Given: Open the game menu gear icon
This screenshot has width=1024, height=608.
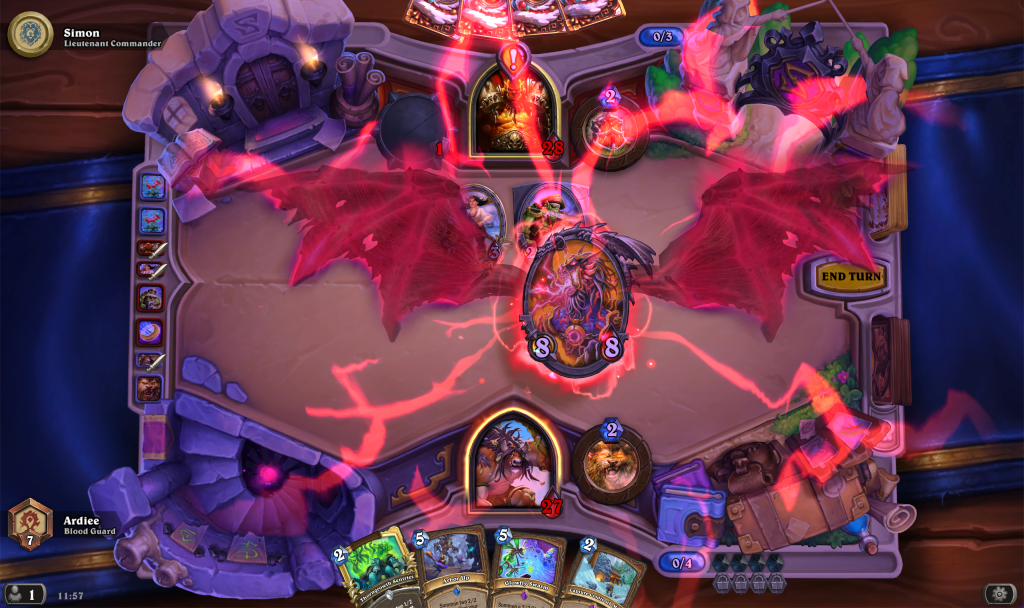Looking at the screenshot, I should click(x=996, y=593).
